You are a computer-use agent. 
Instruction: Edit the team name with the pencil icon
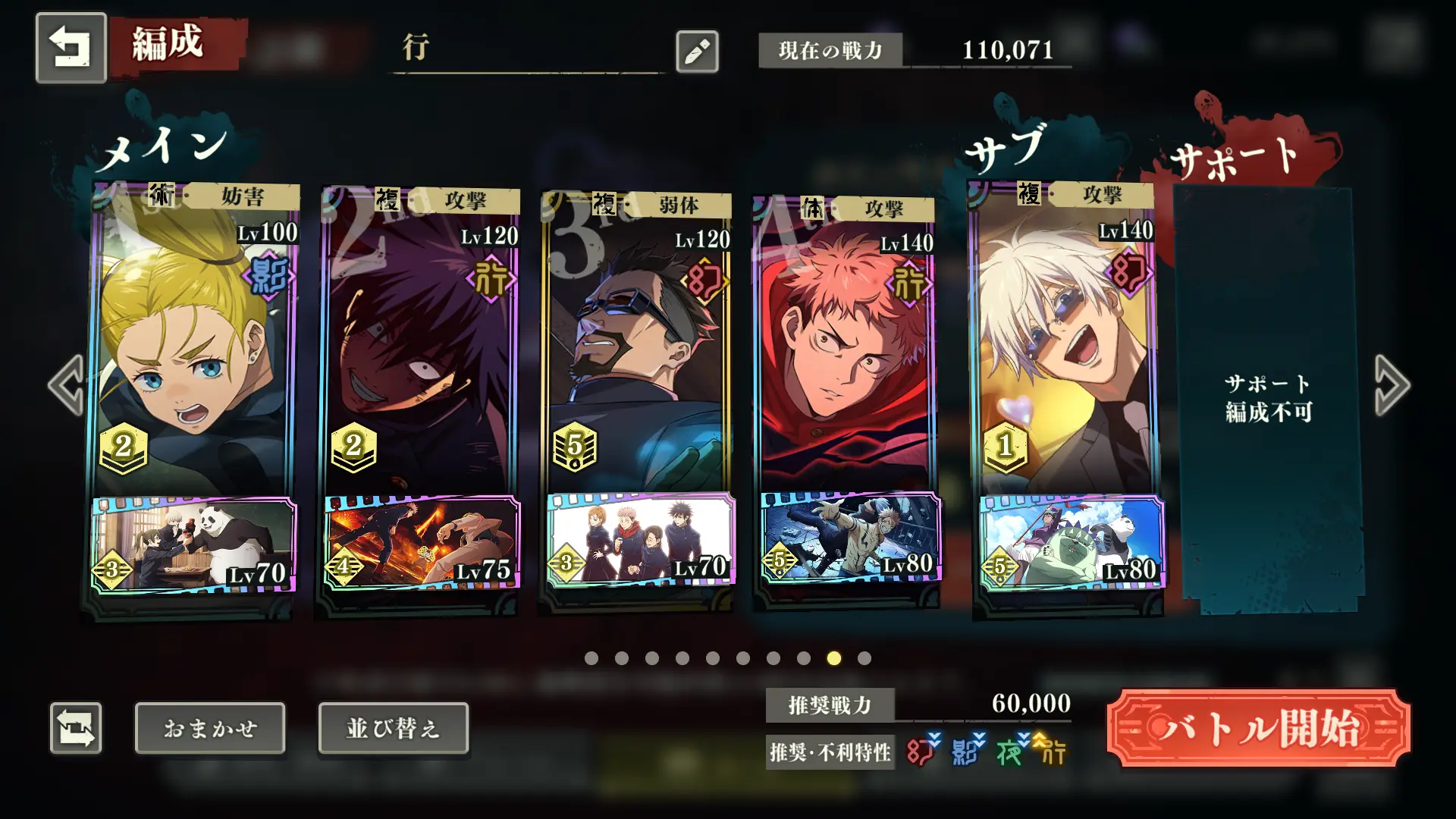coord(697,52)
